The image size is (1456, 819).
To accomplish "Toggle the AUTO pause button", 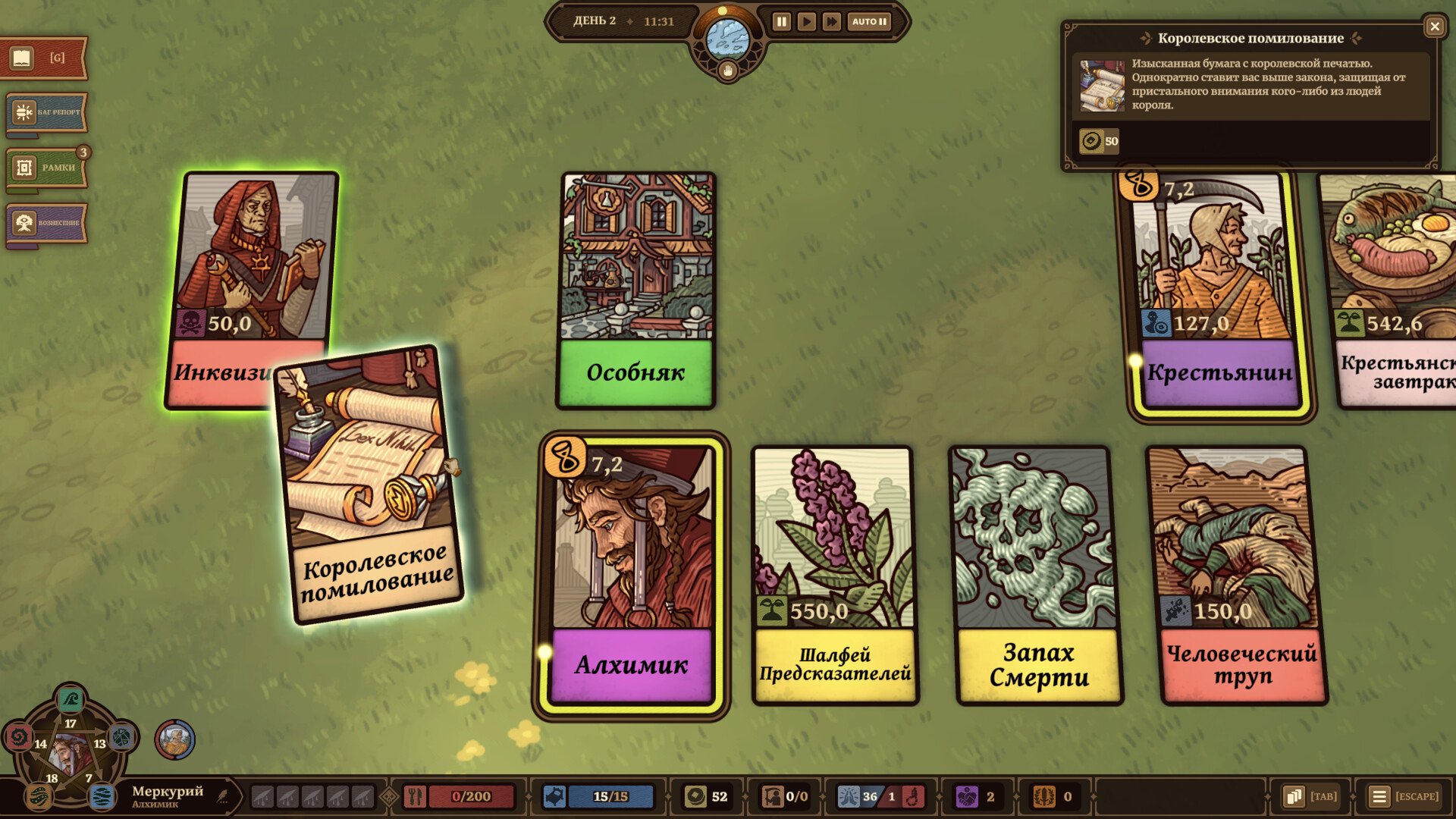I will pos(869,21).
